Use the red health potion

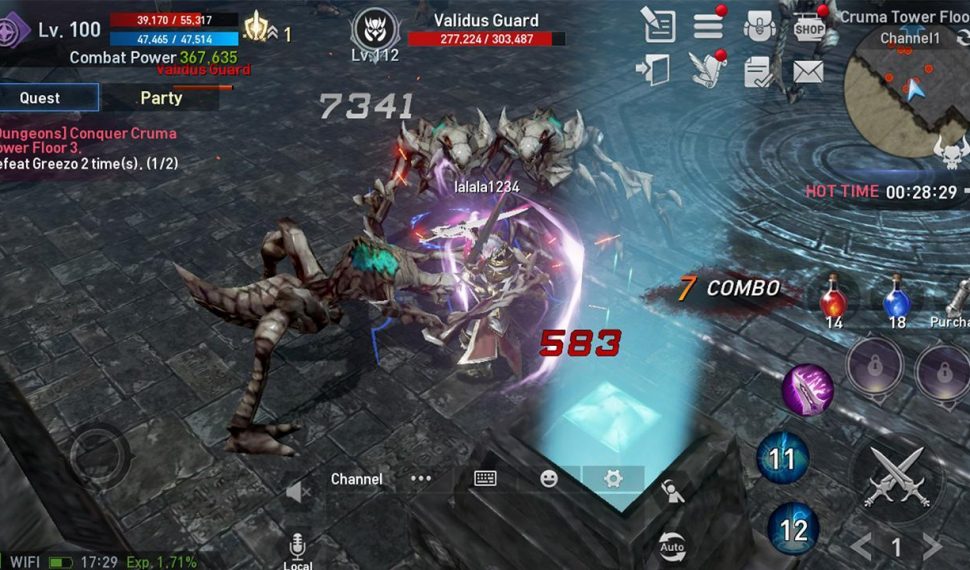pos(833,300)
